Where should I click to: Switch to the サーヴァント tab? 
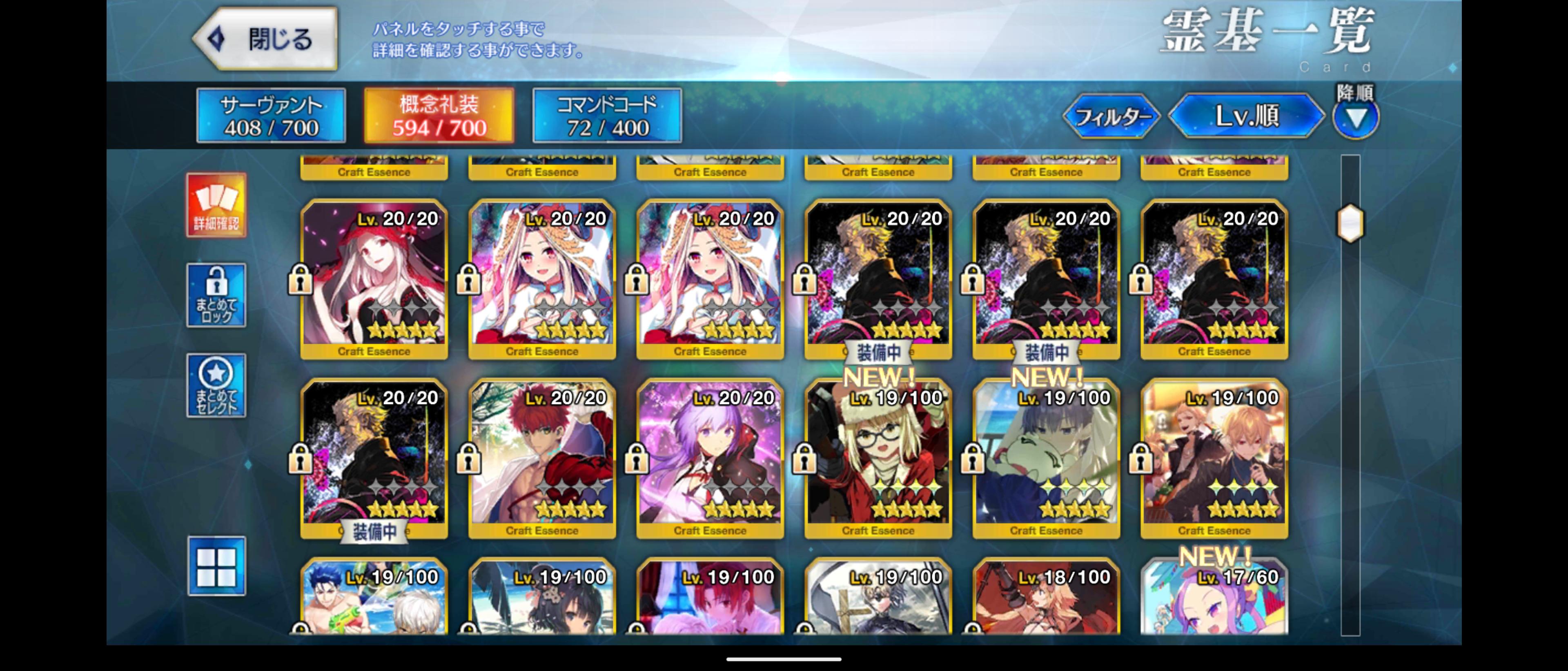tap(271, 116)
